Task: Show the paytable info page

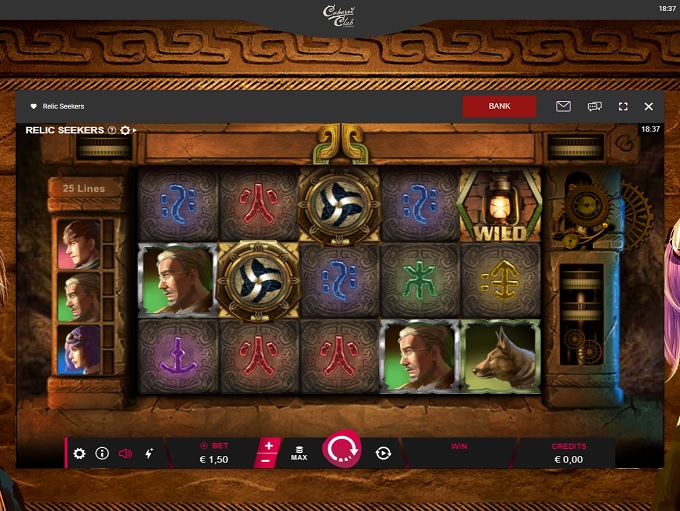Action: pyautogui.click(x=102, y=453)
